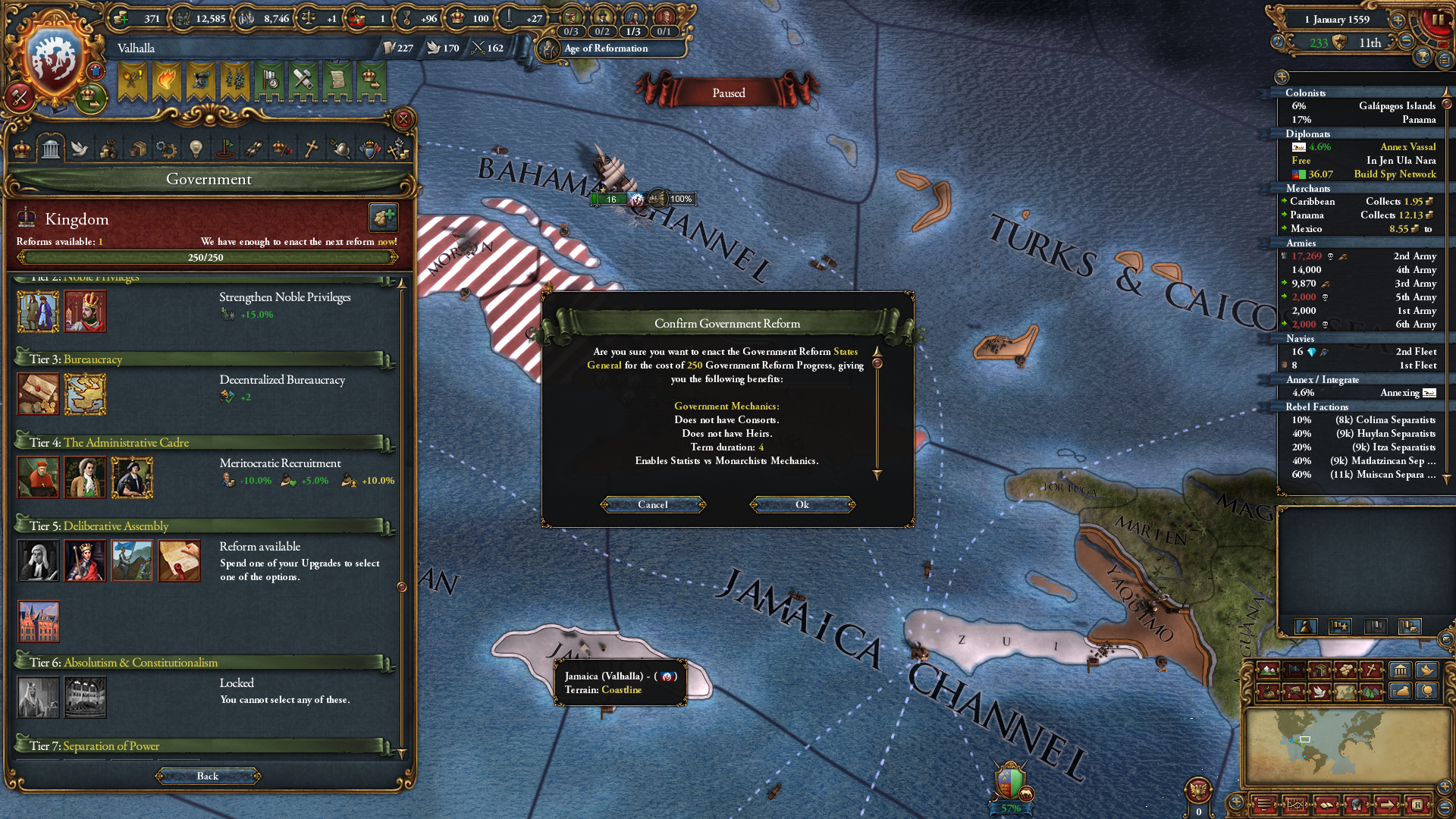Open the change government type button
Screen dimensions: 1456x819
384,218
